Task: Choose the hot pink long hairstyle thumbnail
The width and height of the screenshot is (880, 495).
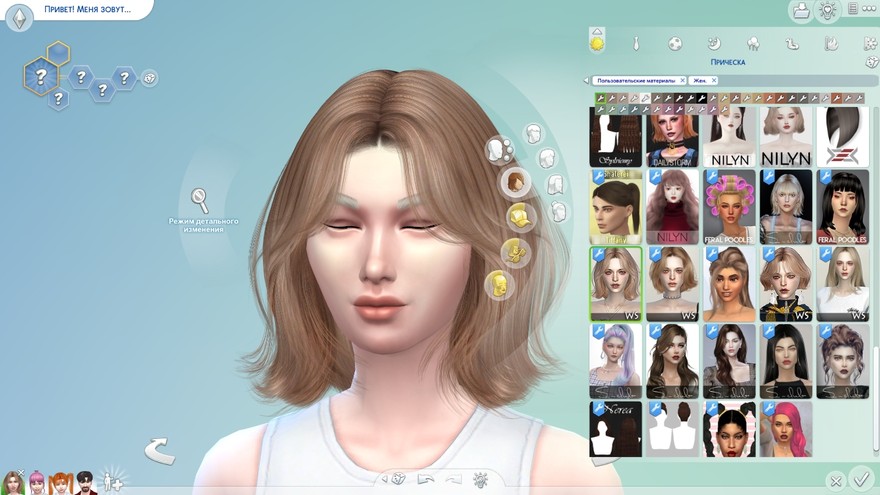Action: pyautogui.click(x=785, y=429)
